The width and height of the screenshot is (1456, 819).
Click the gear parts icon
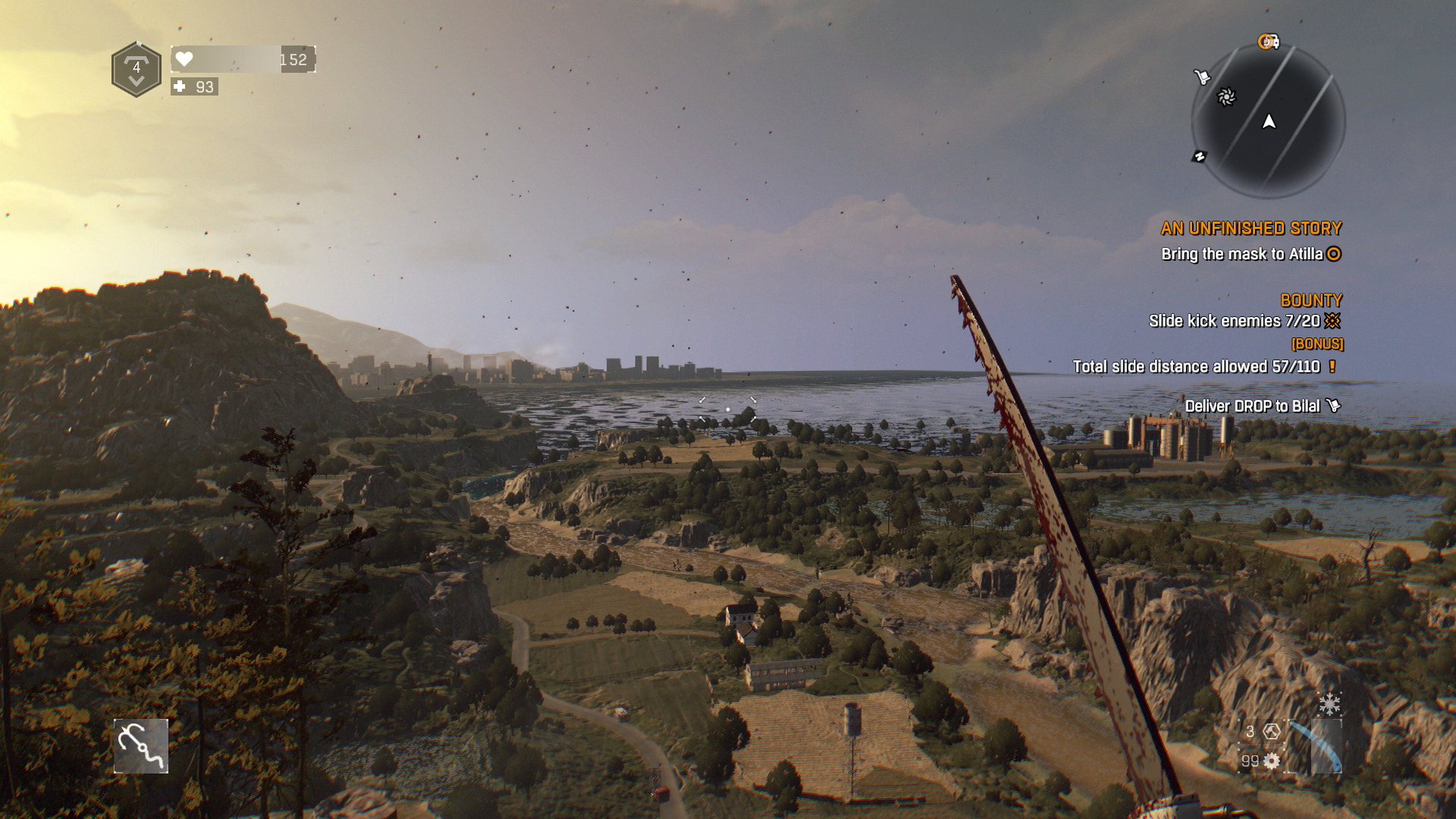point(1272,761)
